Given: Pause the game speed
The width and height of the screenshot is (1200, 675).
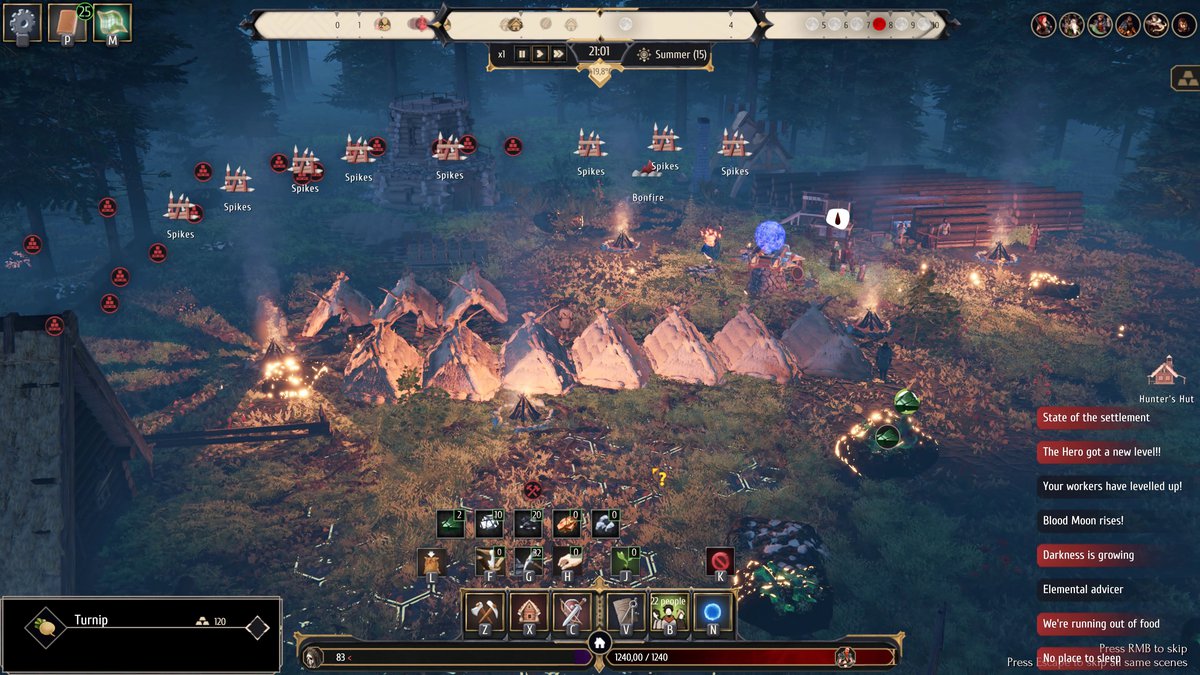Looking at the screenshot, I should tap(521, 54).
